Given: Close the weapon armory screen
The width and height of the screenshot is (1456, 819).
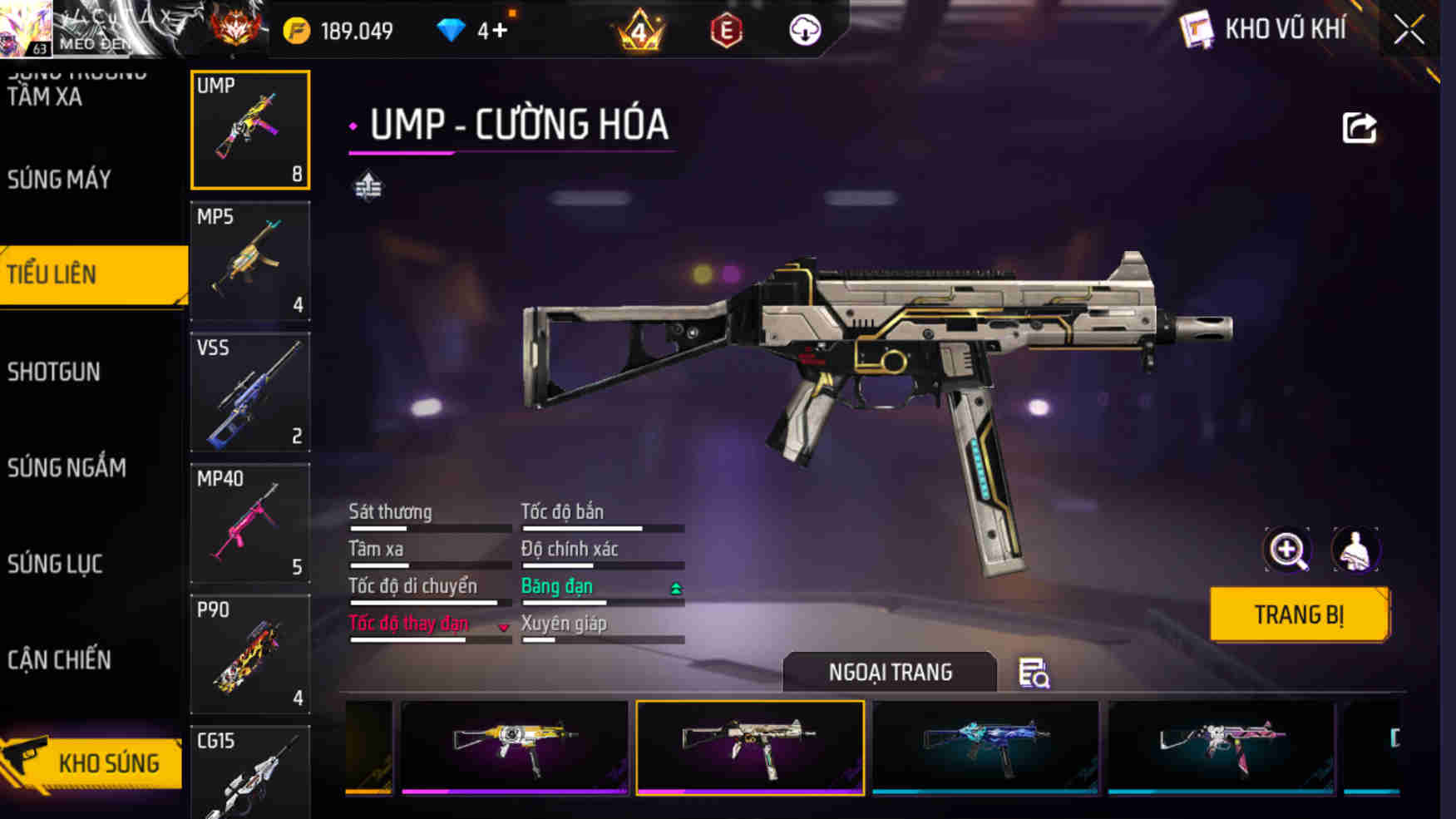Looking at the screenshot, I should coord(1409,31).
